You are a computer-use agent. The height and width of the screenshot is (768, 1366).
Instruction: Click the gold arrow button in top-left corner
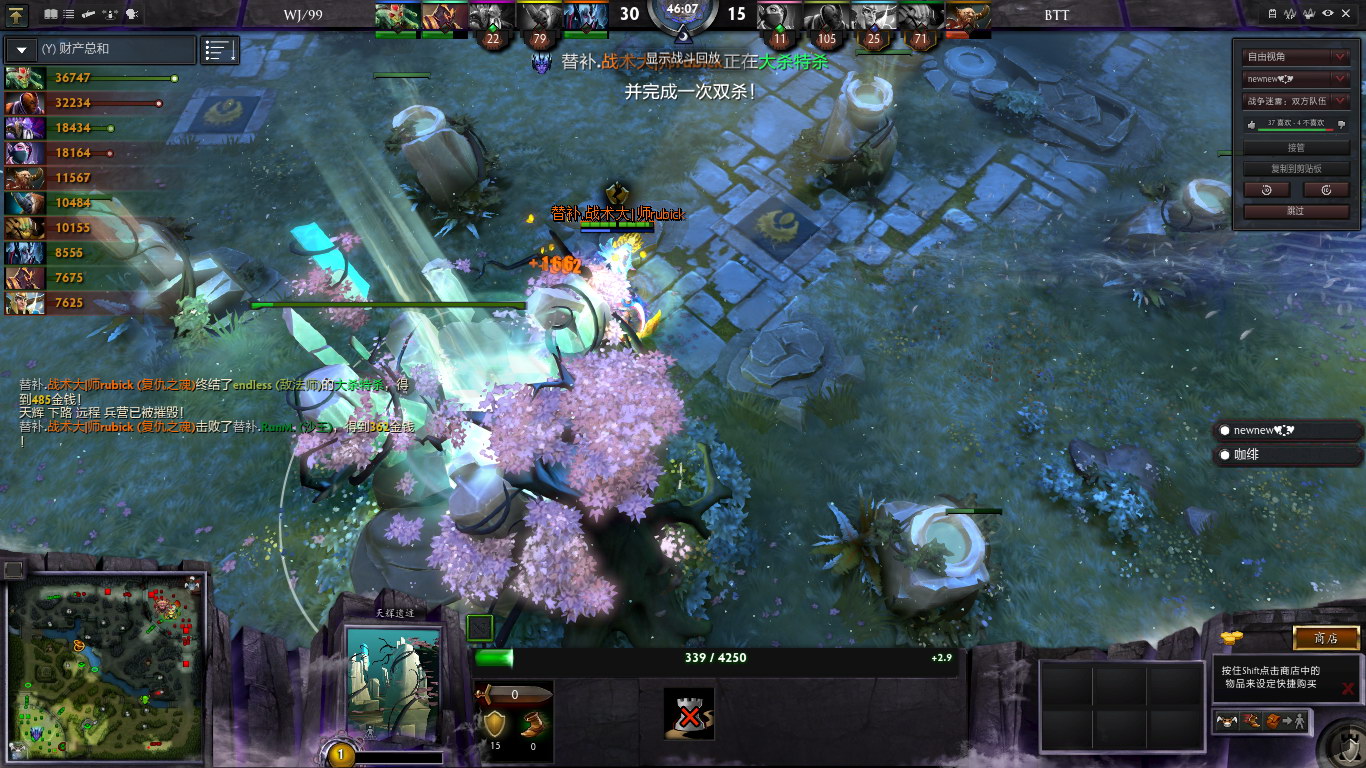(17, 14)
